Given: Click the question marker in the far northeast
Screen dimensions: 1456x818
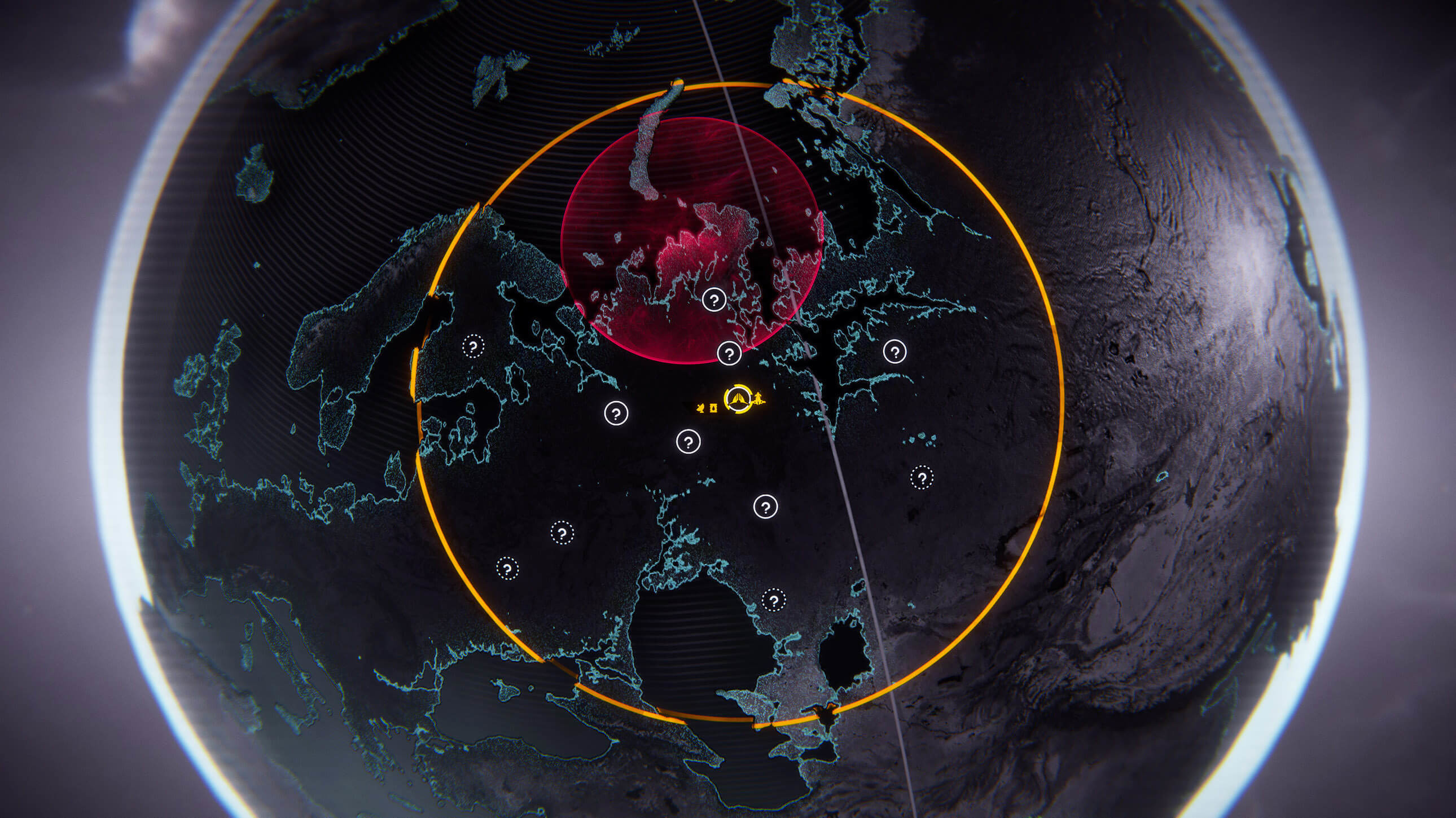Looking at the screenshot, I should (894, 353).
